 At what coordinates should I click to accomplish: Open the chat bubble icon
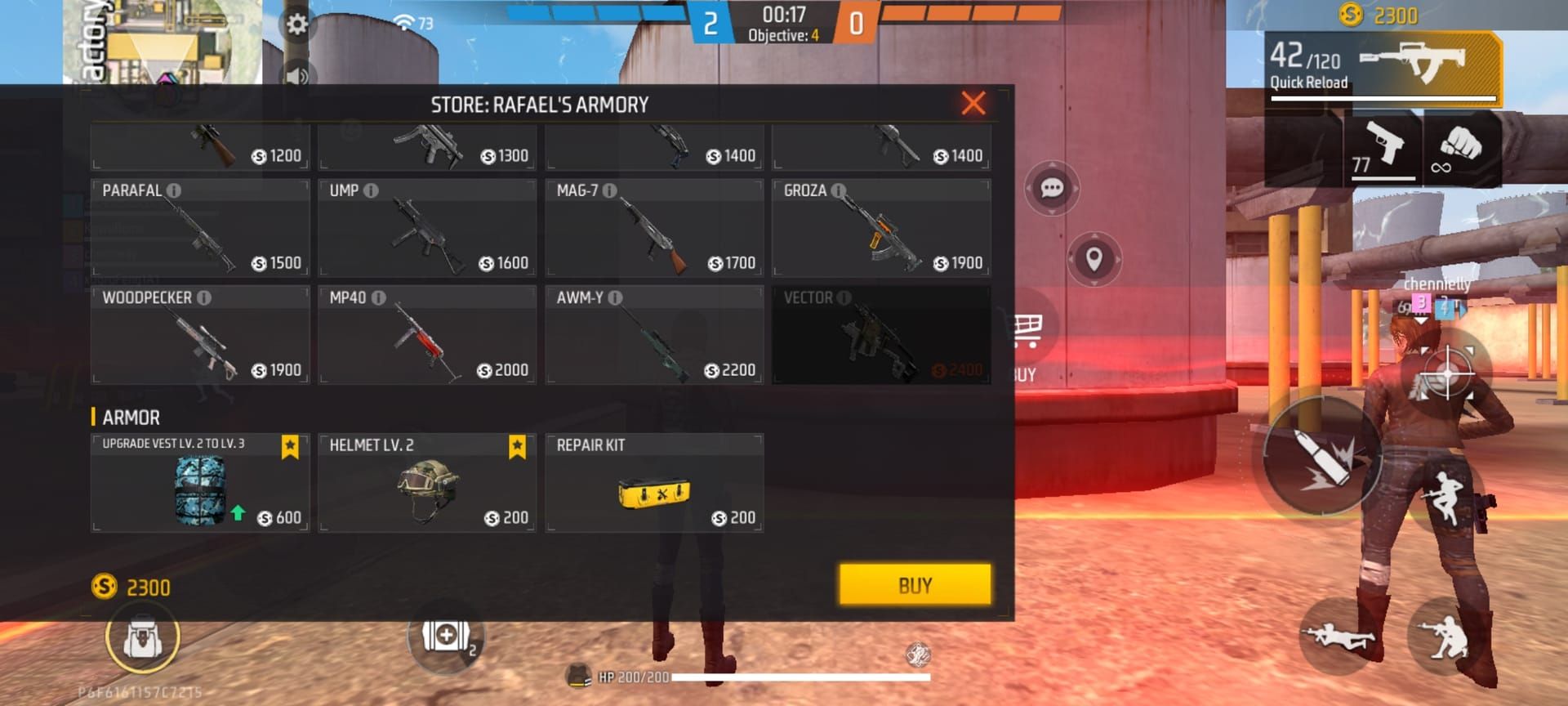[1053, 188]
